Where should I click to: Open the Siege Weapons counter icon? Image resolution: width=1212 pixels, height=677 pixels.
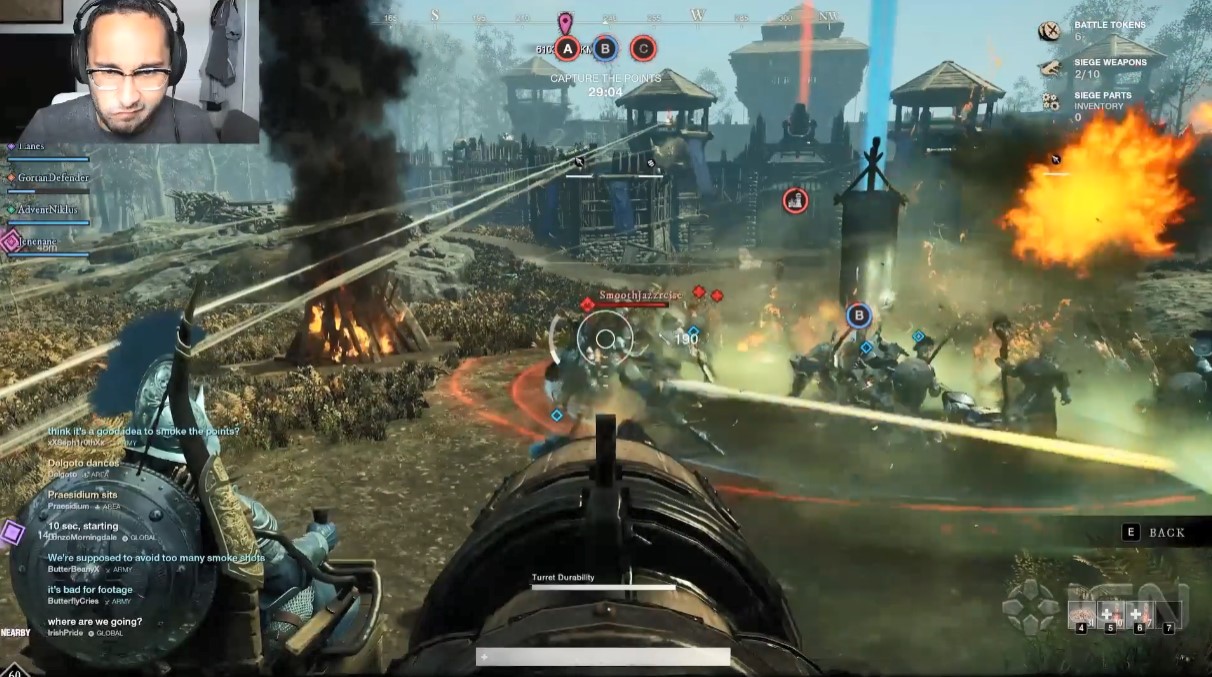pos(1049,68)
